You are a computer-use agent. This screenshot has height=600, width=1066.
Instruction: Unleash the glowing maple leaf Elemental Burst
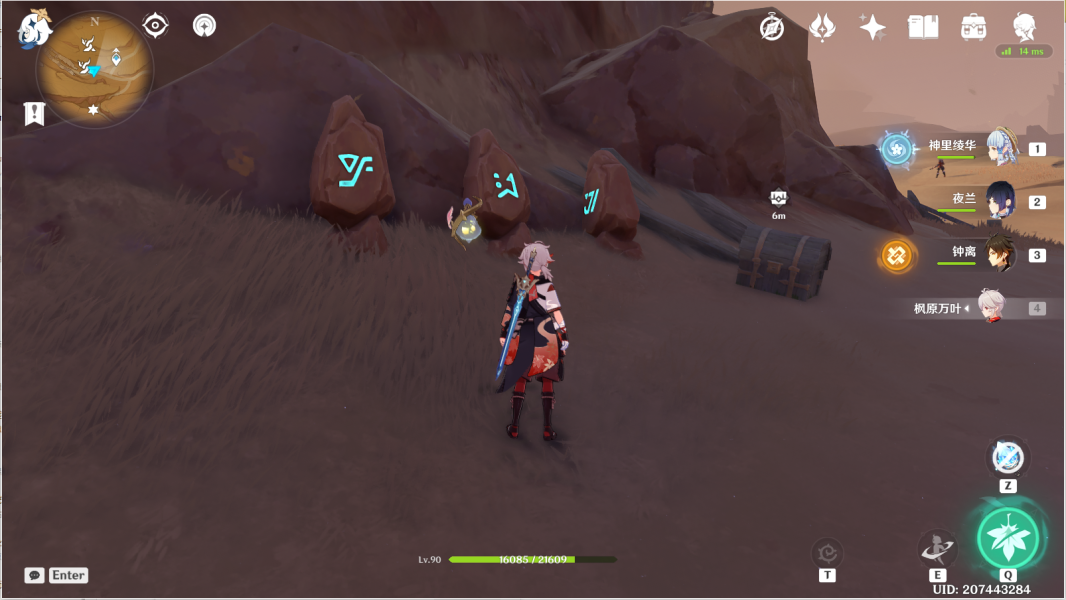(1008, 538)
